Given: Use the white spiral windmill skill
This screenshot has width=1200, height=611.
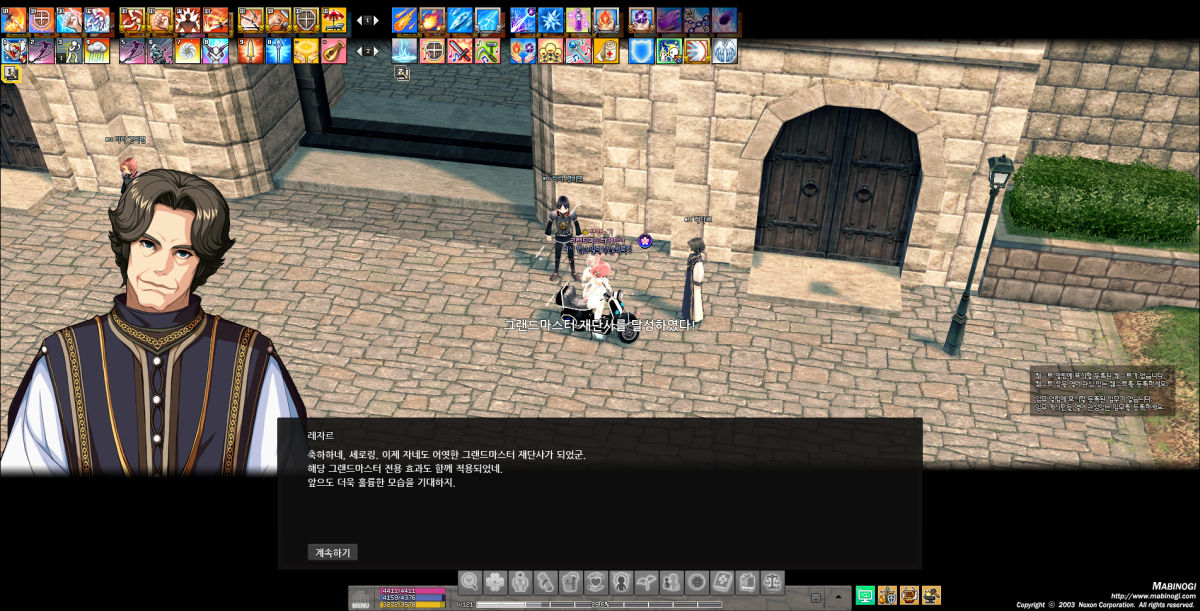Looking at the screenshot, I should click(x=188, y=50).
